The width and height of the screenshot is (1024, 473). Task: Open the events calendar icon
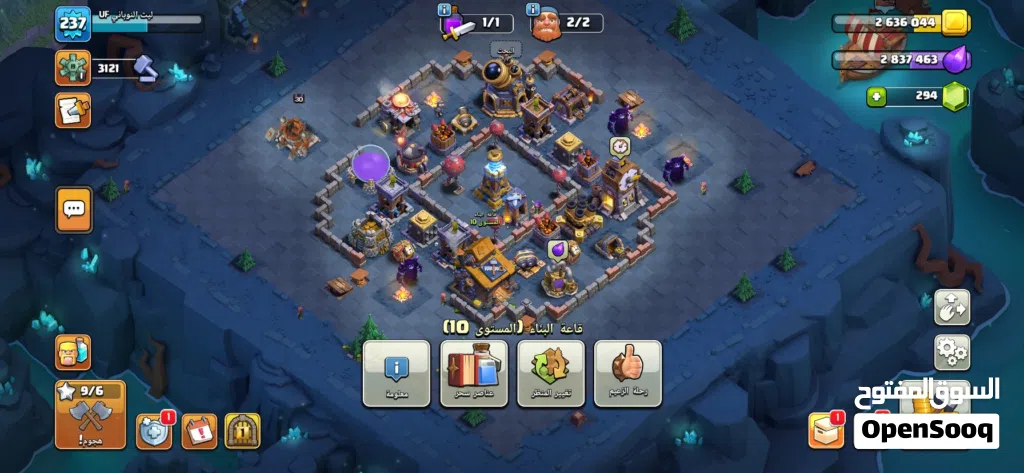[x=198, y=431]
